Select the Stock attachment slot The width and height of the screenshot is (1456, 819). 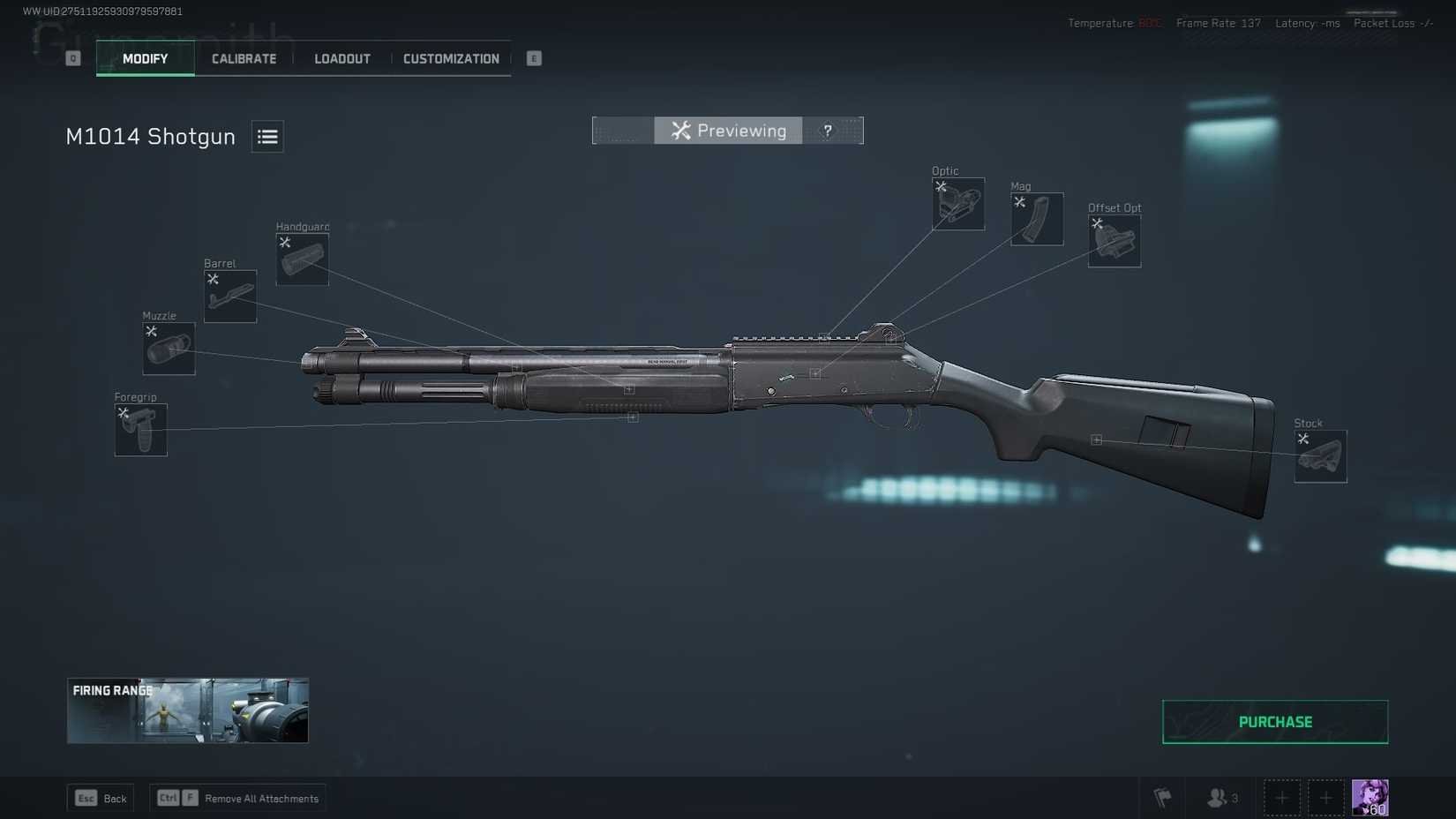click(x=1320, y=455)
